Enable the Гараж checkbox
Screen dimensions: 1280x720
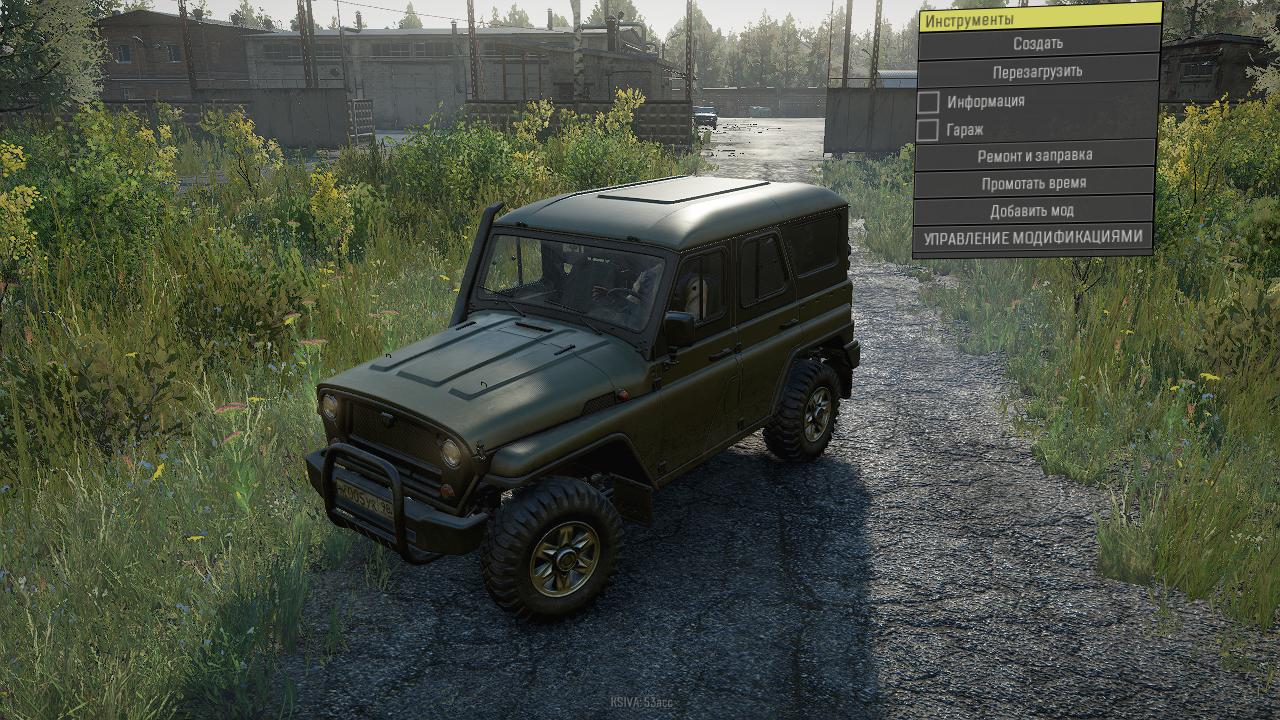(x=929, y=130)
